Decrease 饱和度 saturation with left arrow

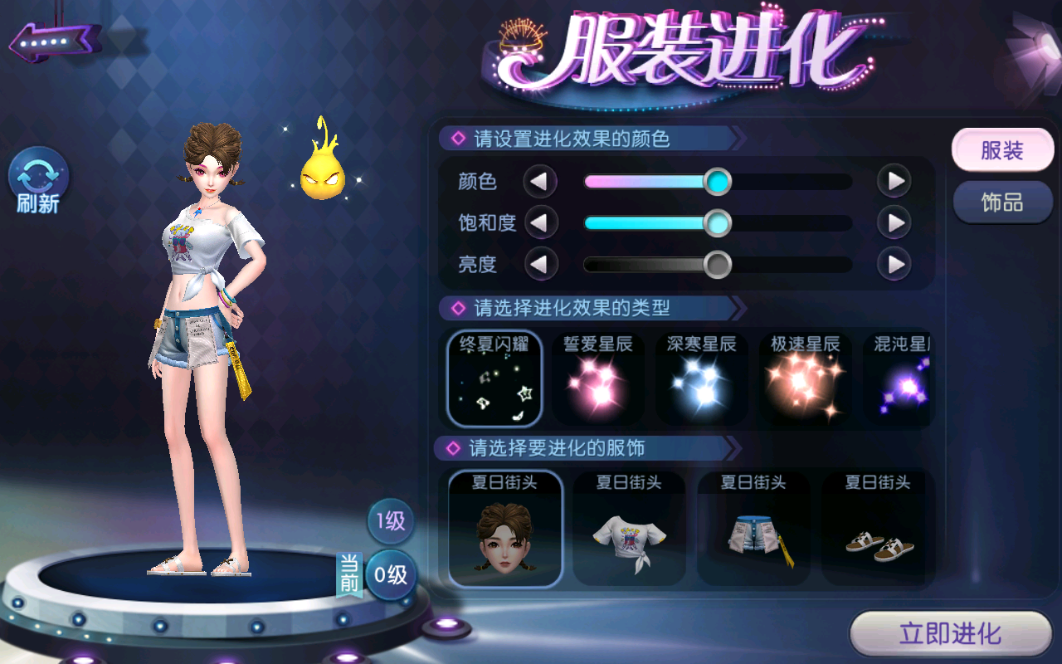click(x=541, y=223)
